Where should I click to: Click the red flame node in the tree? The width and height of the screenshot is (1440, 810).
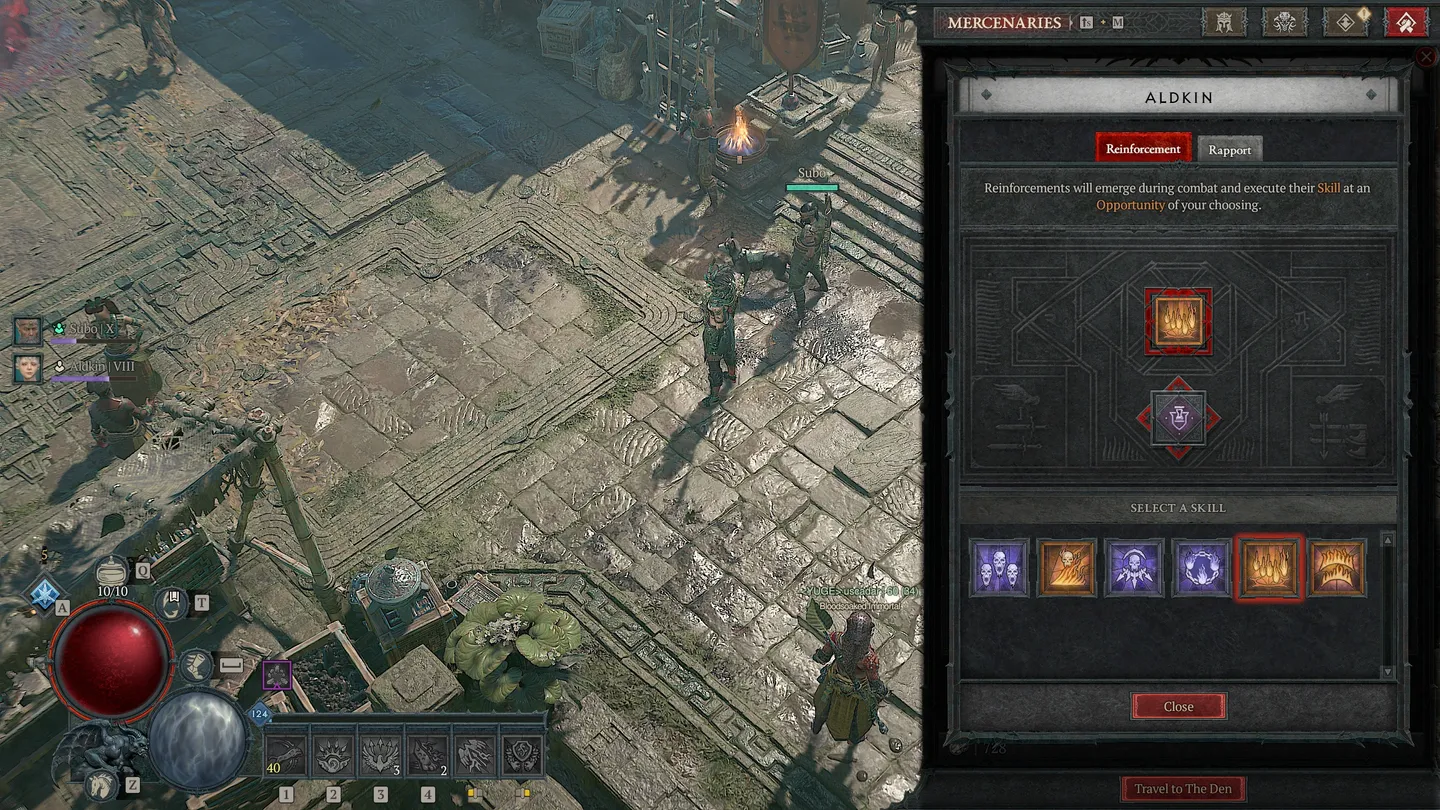pyautogui.click(x=1178, y=322)
